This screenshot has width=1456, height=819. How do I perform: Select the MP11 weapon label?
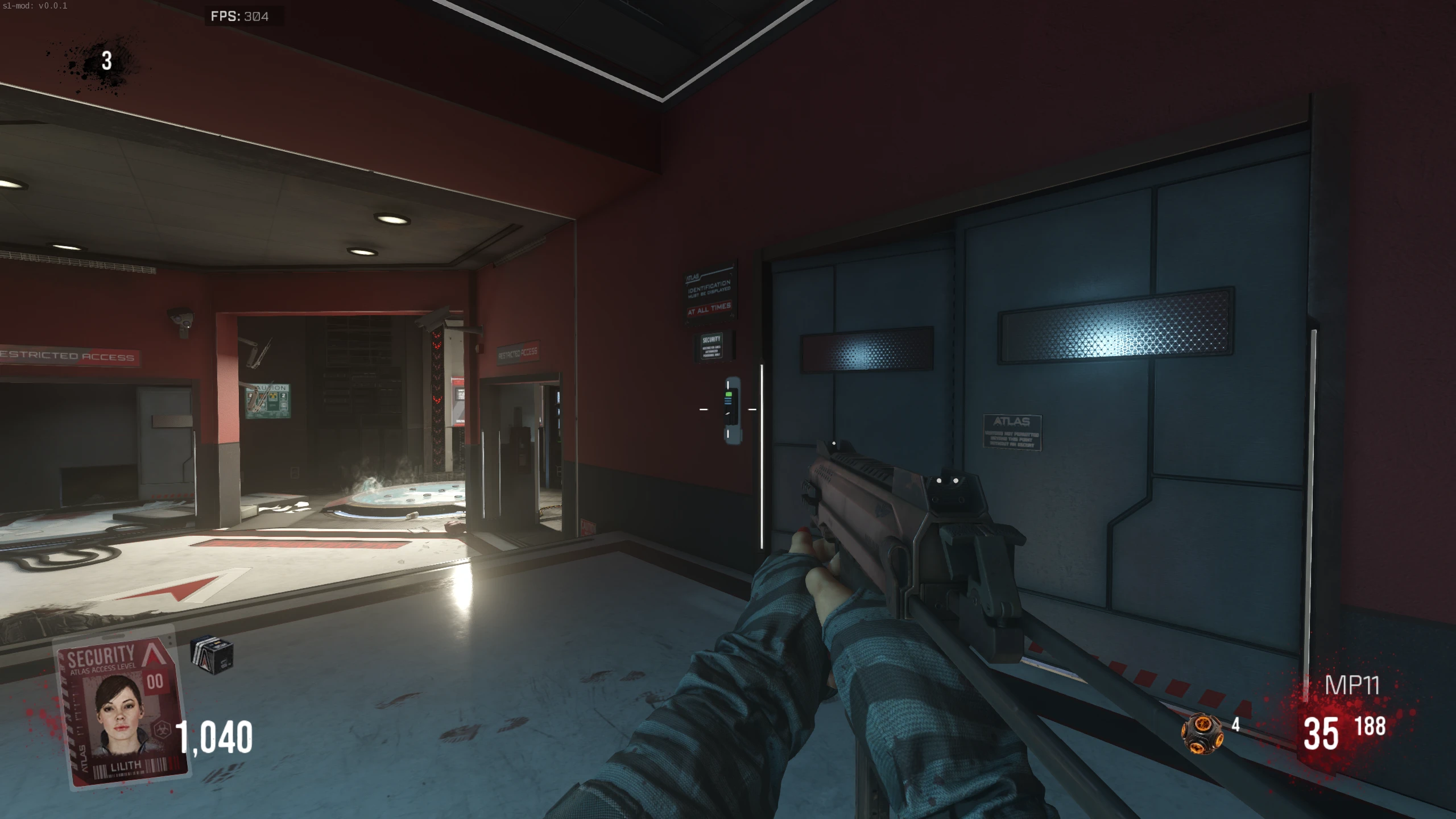(1352, 685)
